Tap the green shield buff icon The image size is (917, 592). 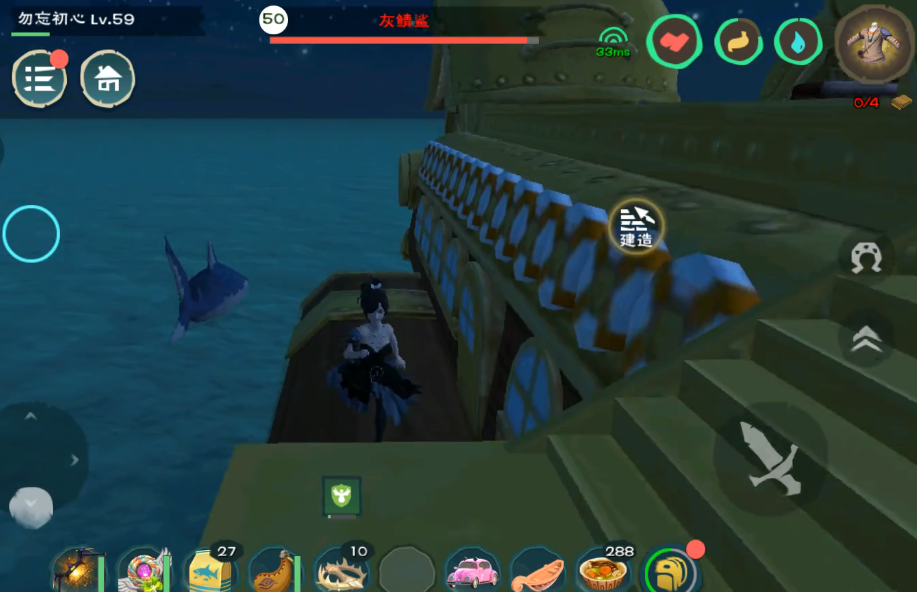click(x=342, y=495)
